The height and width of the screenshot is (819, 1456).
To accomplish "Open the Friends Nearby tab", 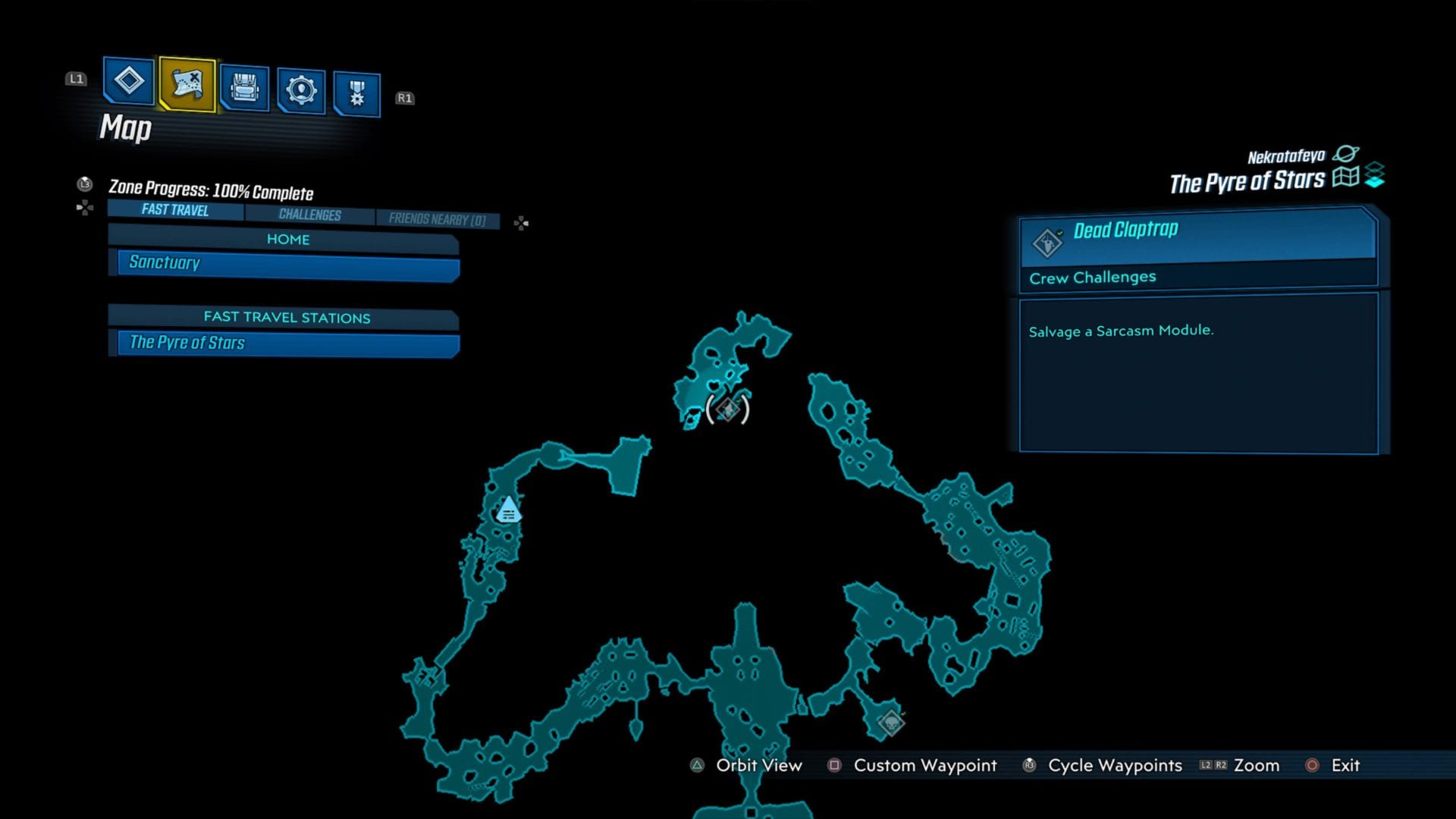I will (x=438, y=219).
